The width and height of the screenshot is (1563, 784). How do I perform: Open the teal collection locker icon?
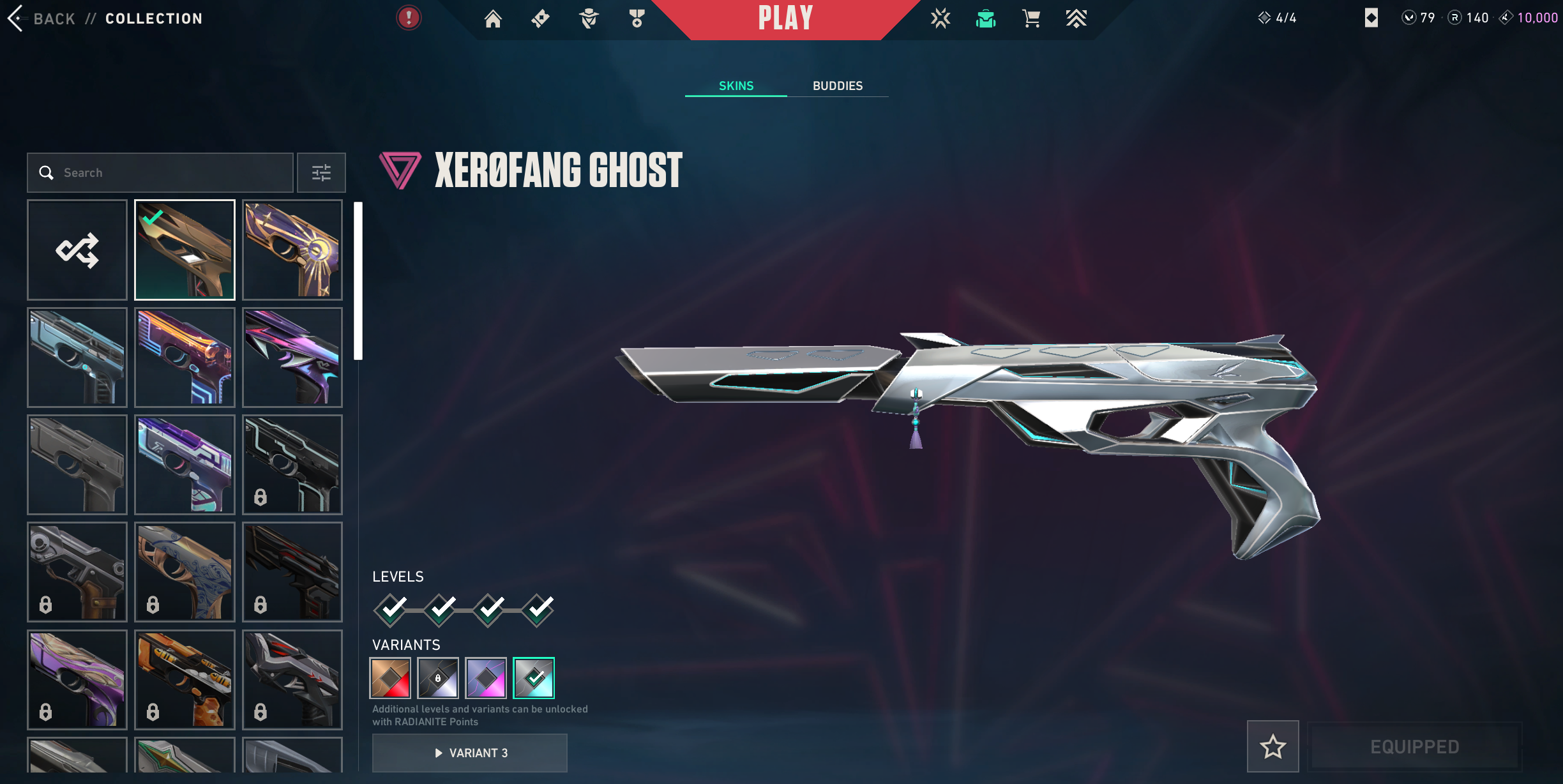click(x=986, y=19)
